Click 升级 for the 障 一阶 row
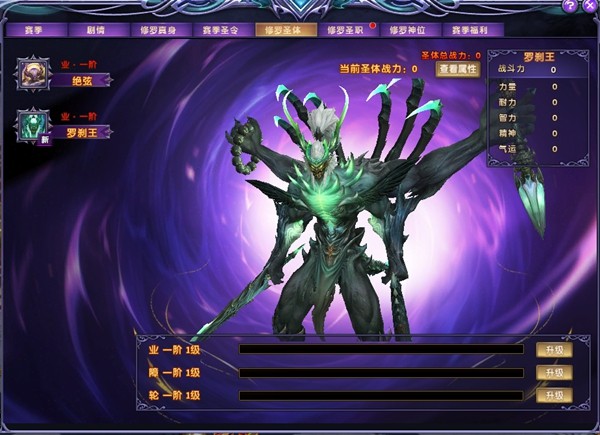 point(554,372)
